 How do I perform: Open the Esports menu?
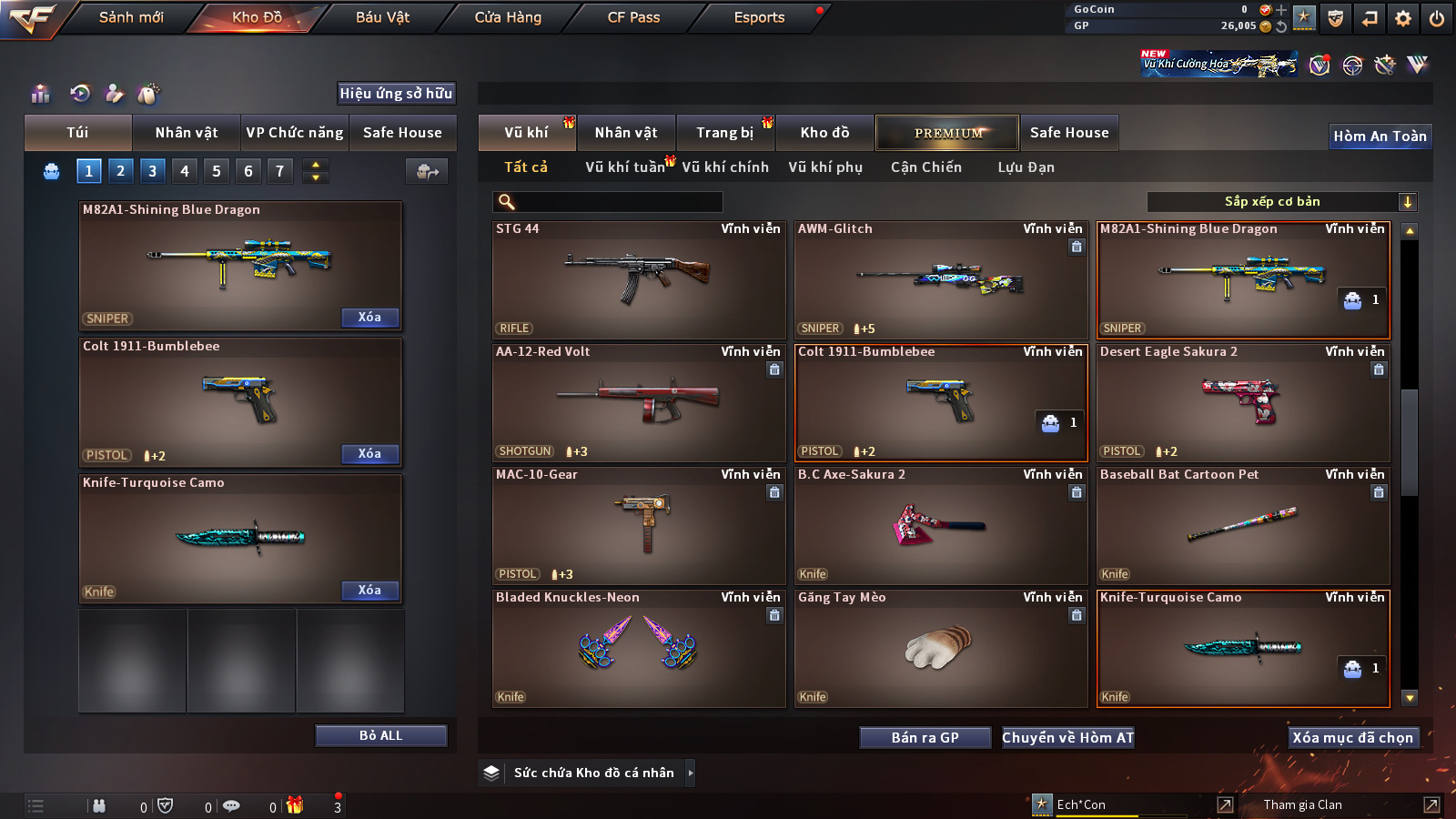click(x=759, y=17)
